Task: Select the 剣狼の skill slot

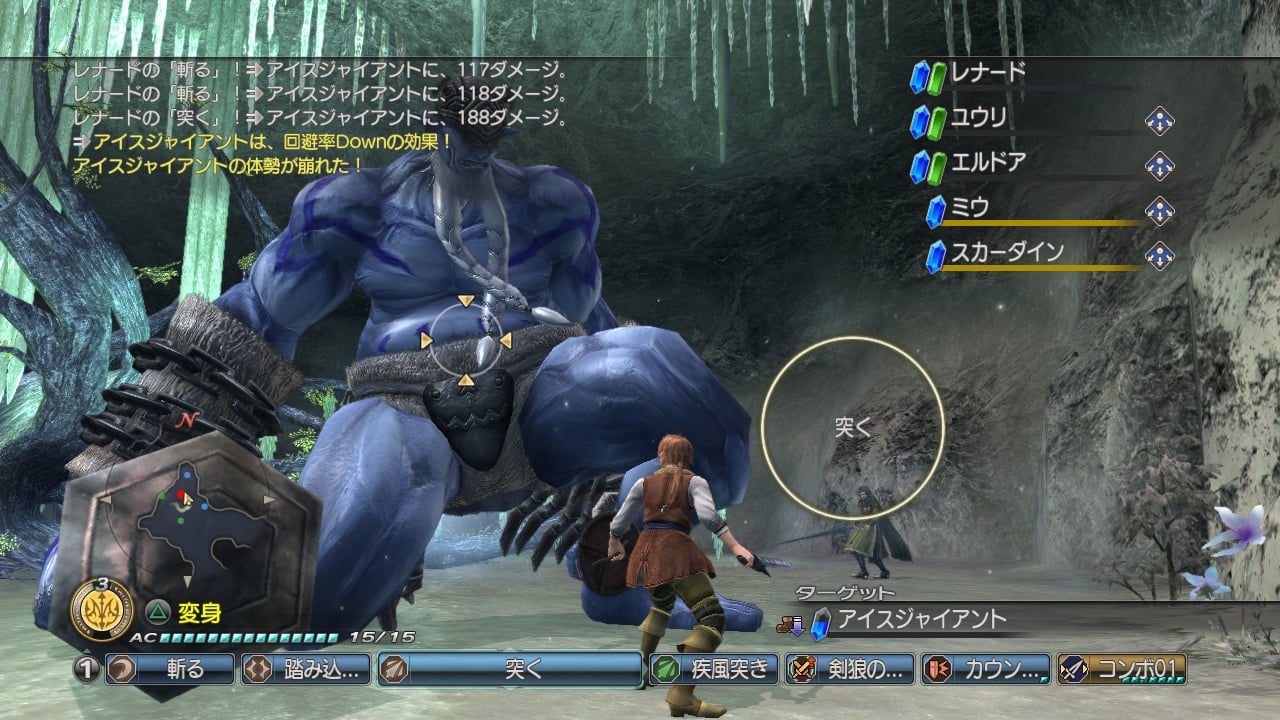Action: pos(850,669)
